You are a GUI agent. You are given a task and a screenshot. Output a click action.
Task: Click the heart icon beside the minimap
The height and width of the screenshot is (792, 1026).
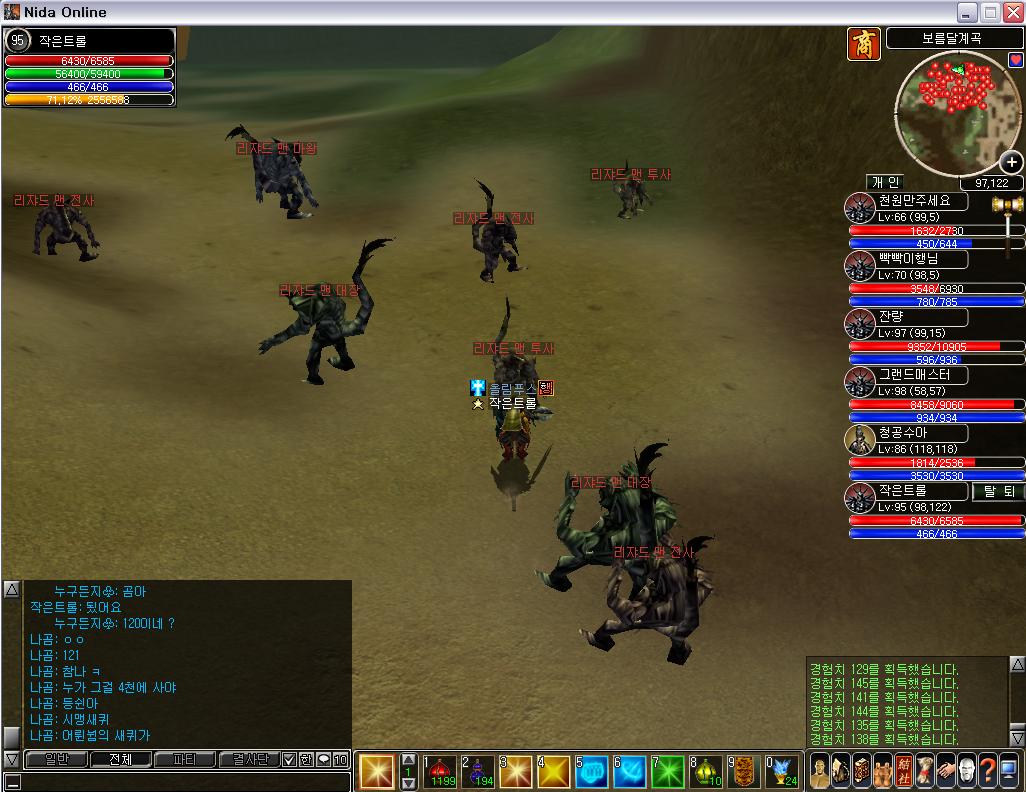[x=1016, y=59]
